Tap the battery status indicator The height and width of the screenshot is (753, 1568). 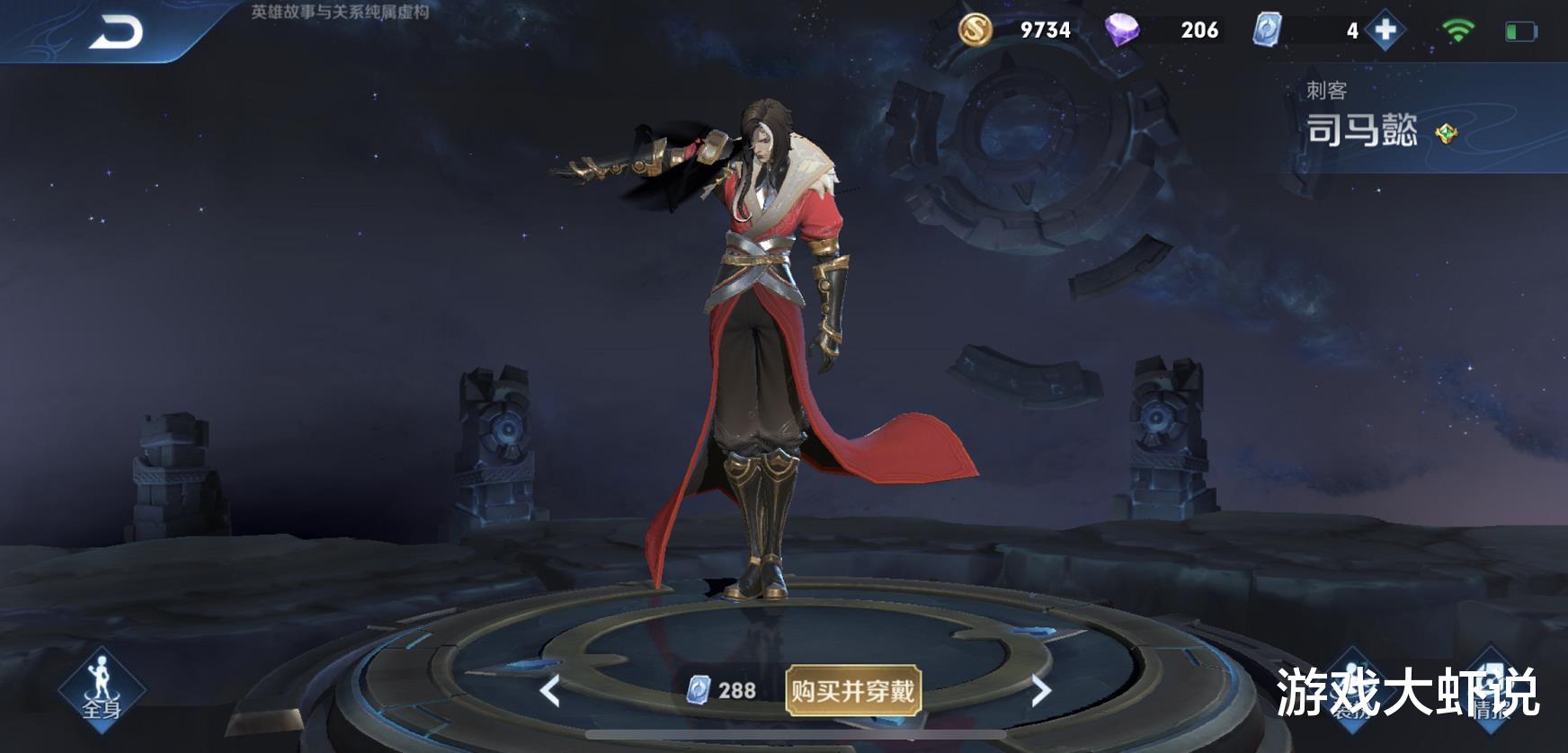click(x=1522, y=29)
